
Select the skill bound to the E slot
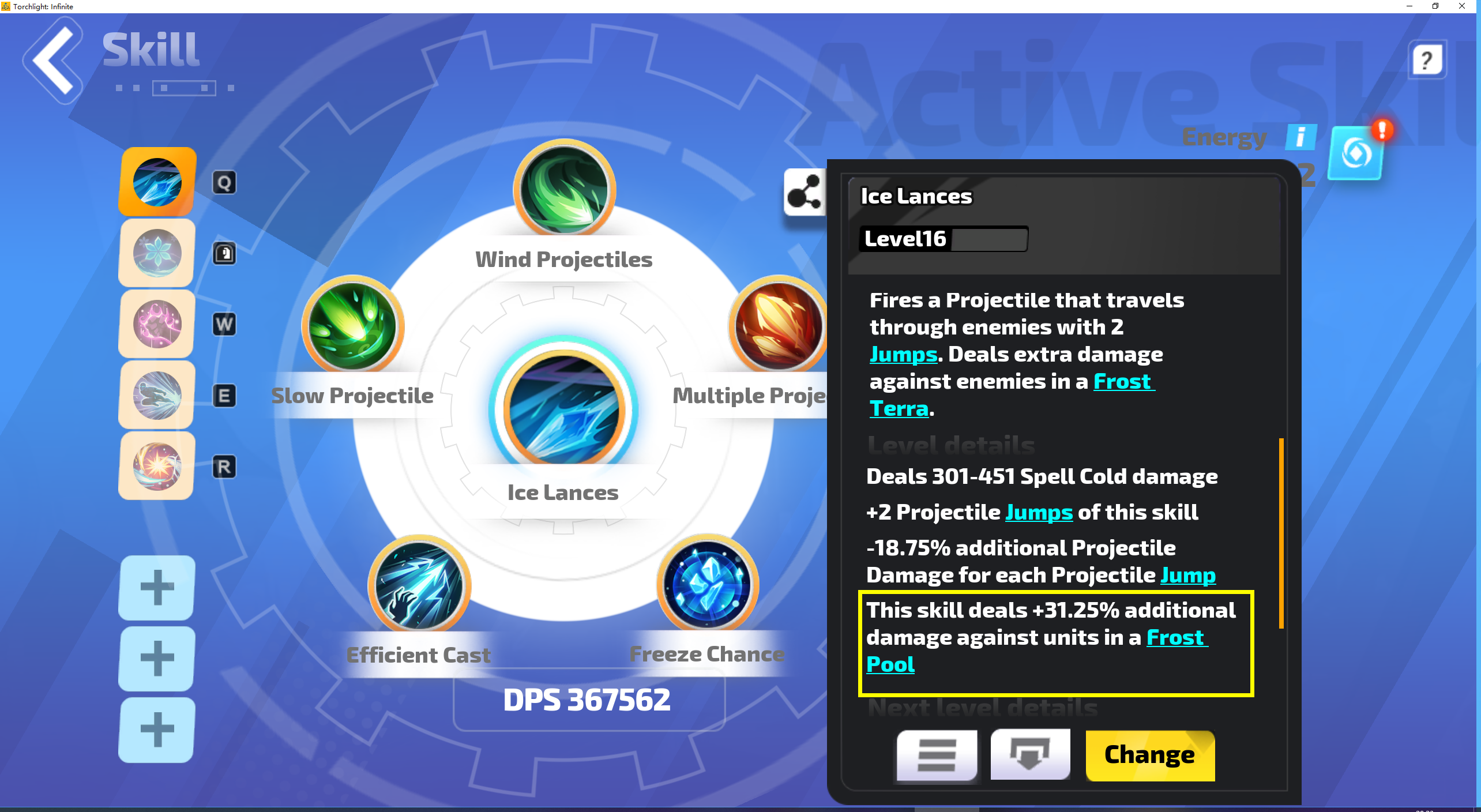156,395
